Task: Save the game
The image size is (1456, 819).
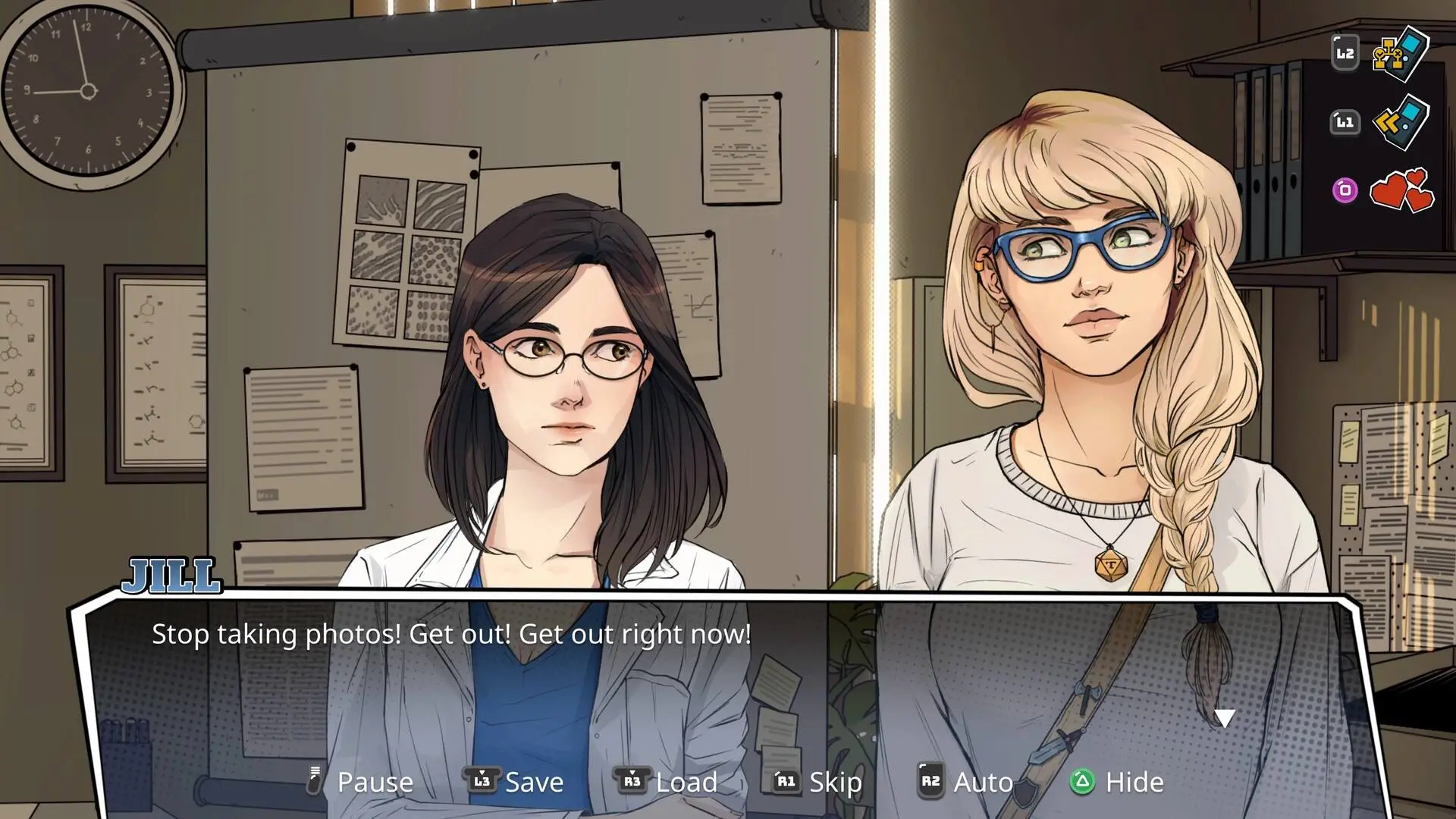Action: (516, 782)
